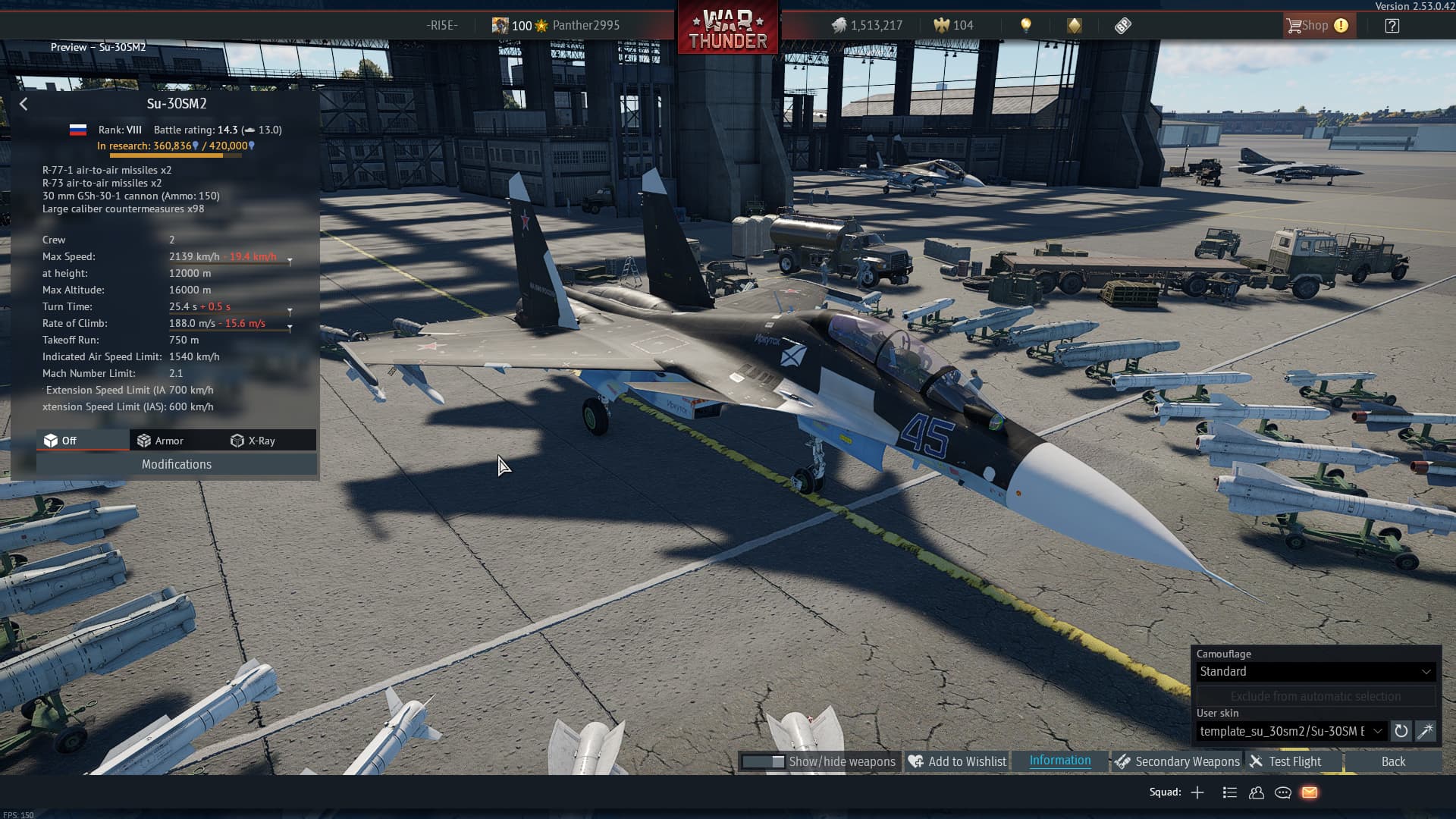Open the orange mail envelope
This screenshot has width=1456, height=819.
1310,792
